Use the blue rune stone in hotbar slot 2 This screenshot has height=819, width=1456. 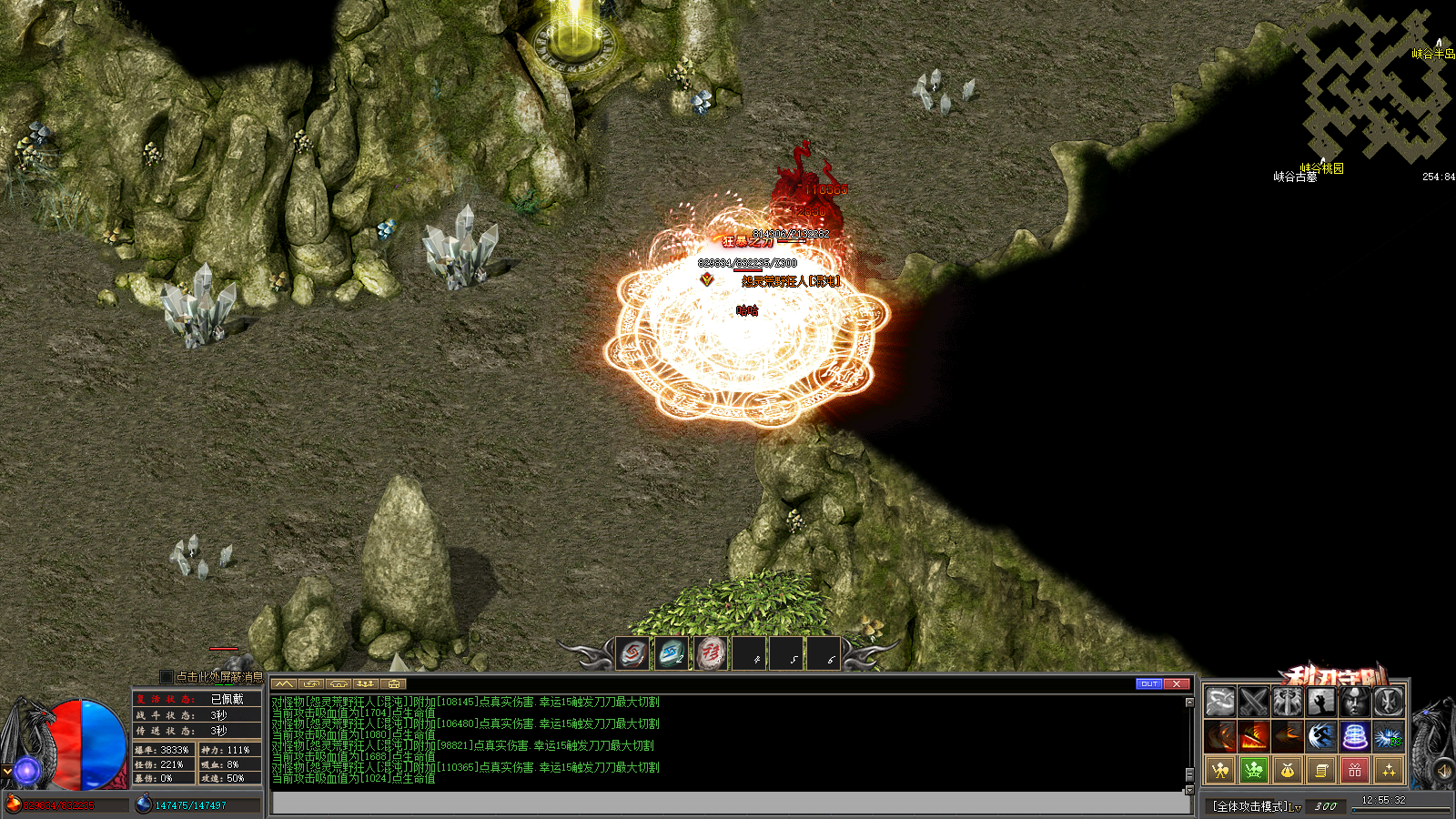pos(672,652)
